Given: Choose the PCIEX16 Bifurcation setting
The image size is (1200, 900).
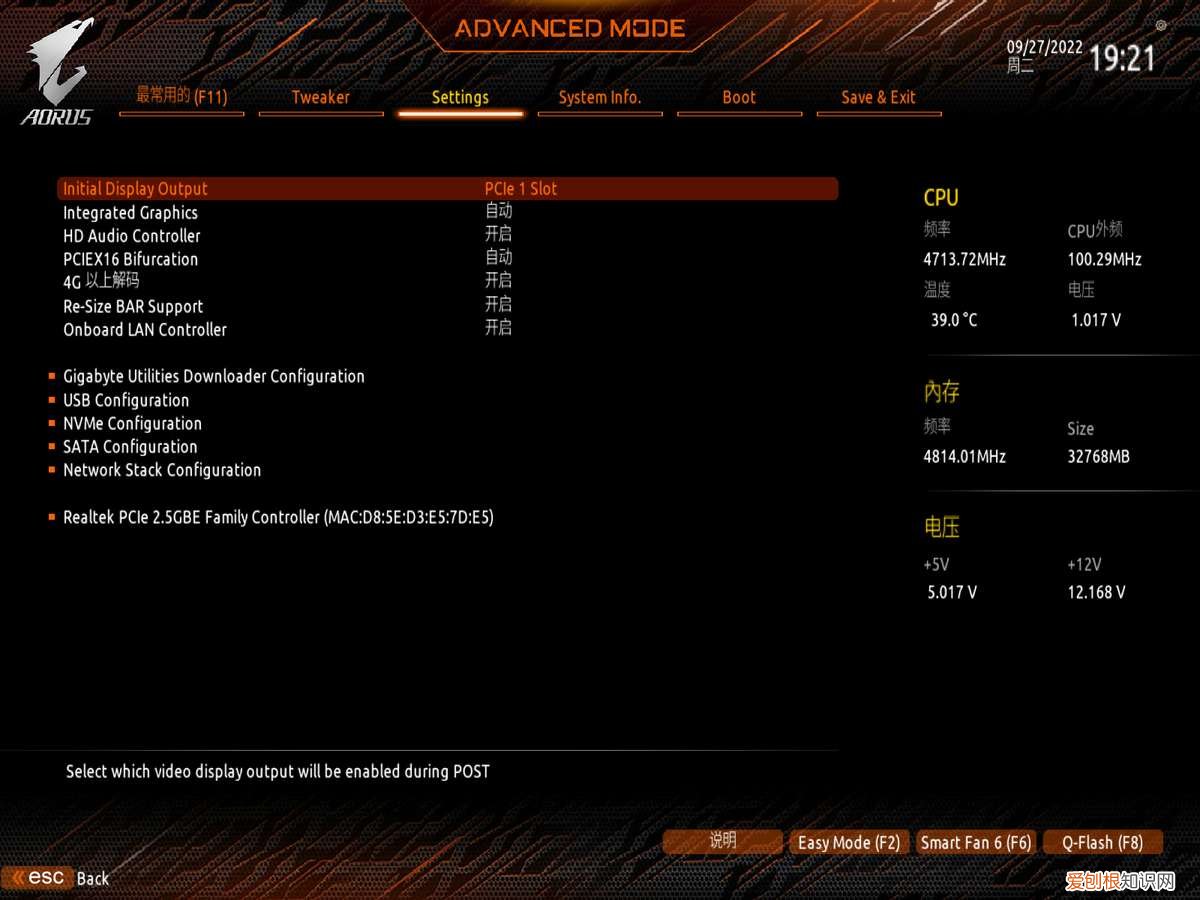Looking at the screenshot, I should point(131,259).
